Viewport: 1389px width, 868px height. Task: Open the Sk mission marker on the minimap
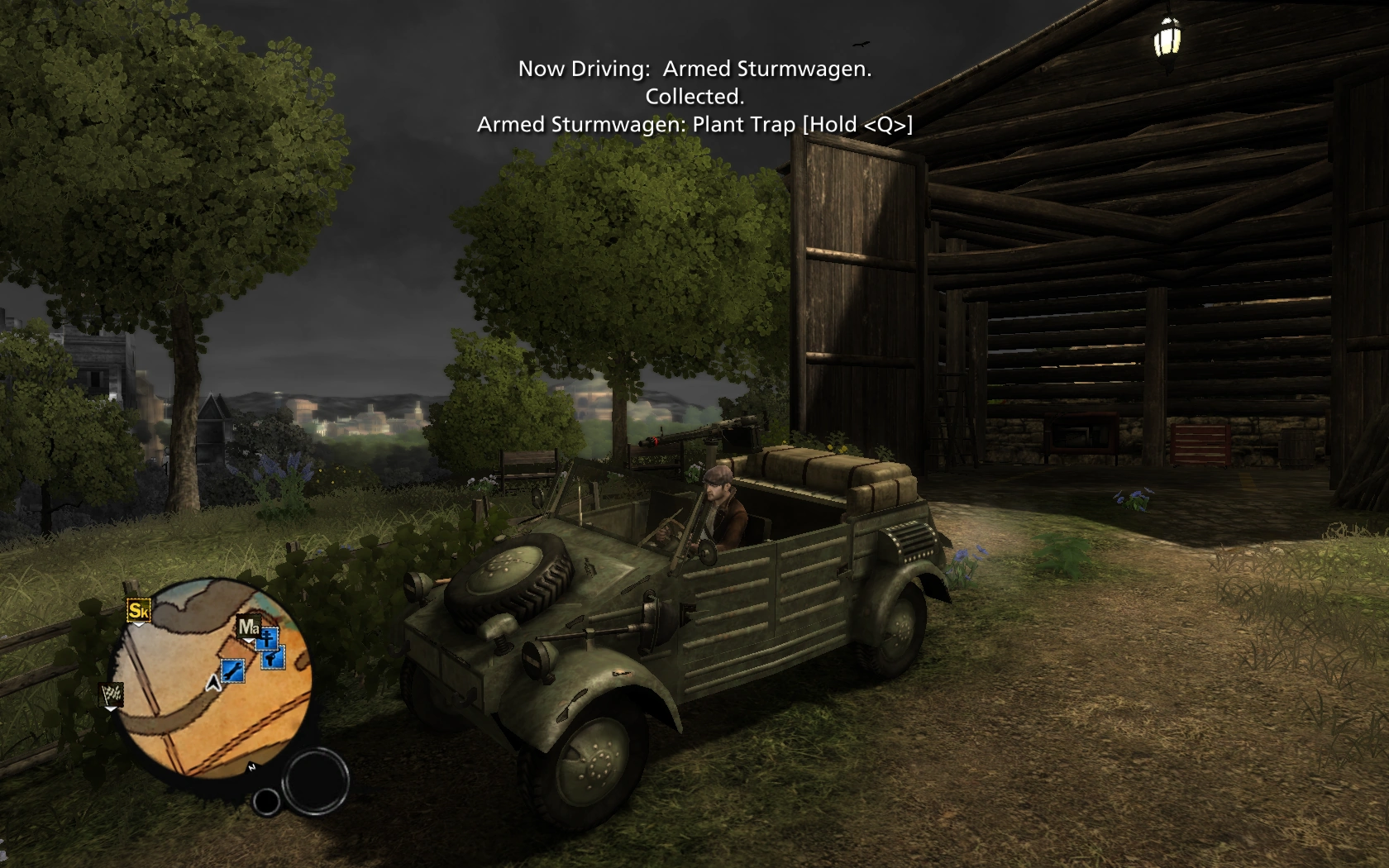(140, 612)
